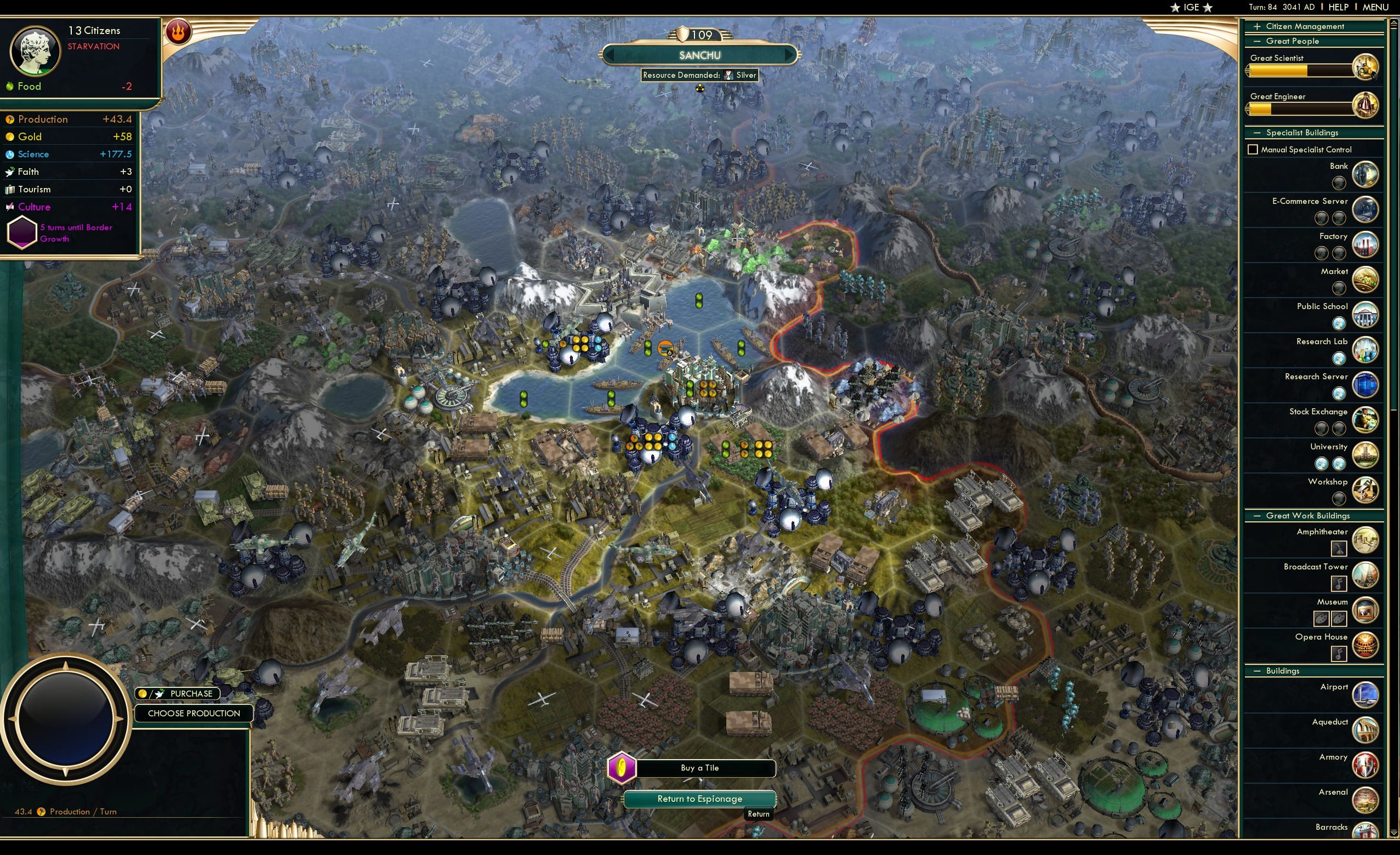Screen dimensions: 1400x855
Task: Select the Opera House building icon
Action: point(1367,645)
